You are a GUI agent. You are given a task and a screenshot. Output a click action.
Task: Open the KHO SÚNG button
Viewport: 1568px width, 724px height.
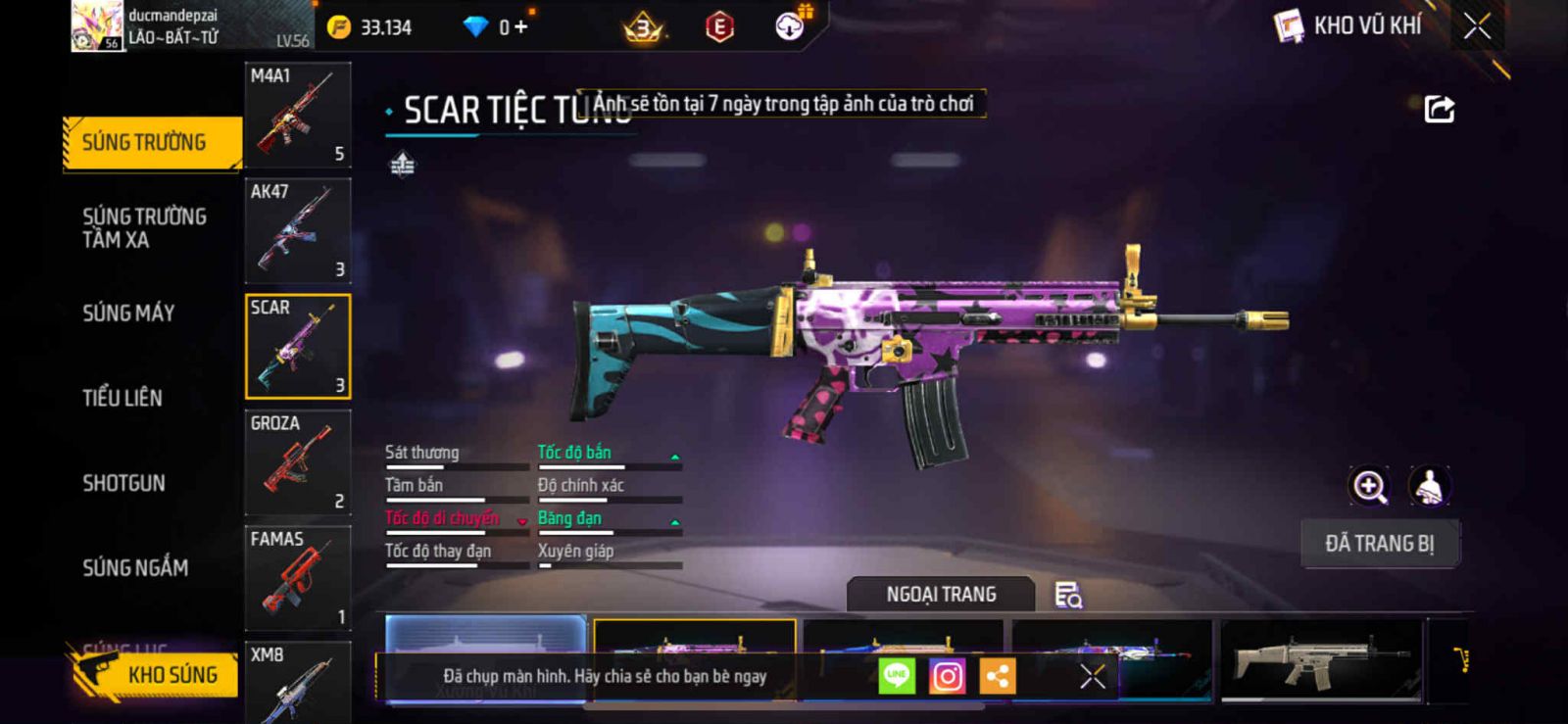tap(157, 675)
